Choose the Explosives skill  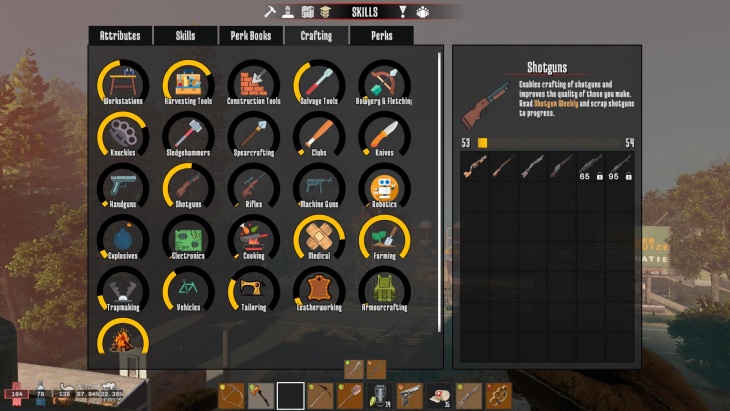pyautogui.click(x=123, y=237)
